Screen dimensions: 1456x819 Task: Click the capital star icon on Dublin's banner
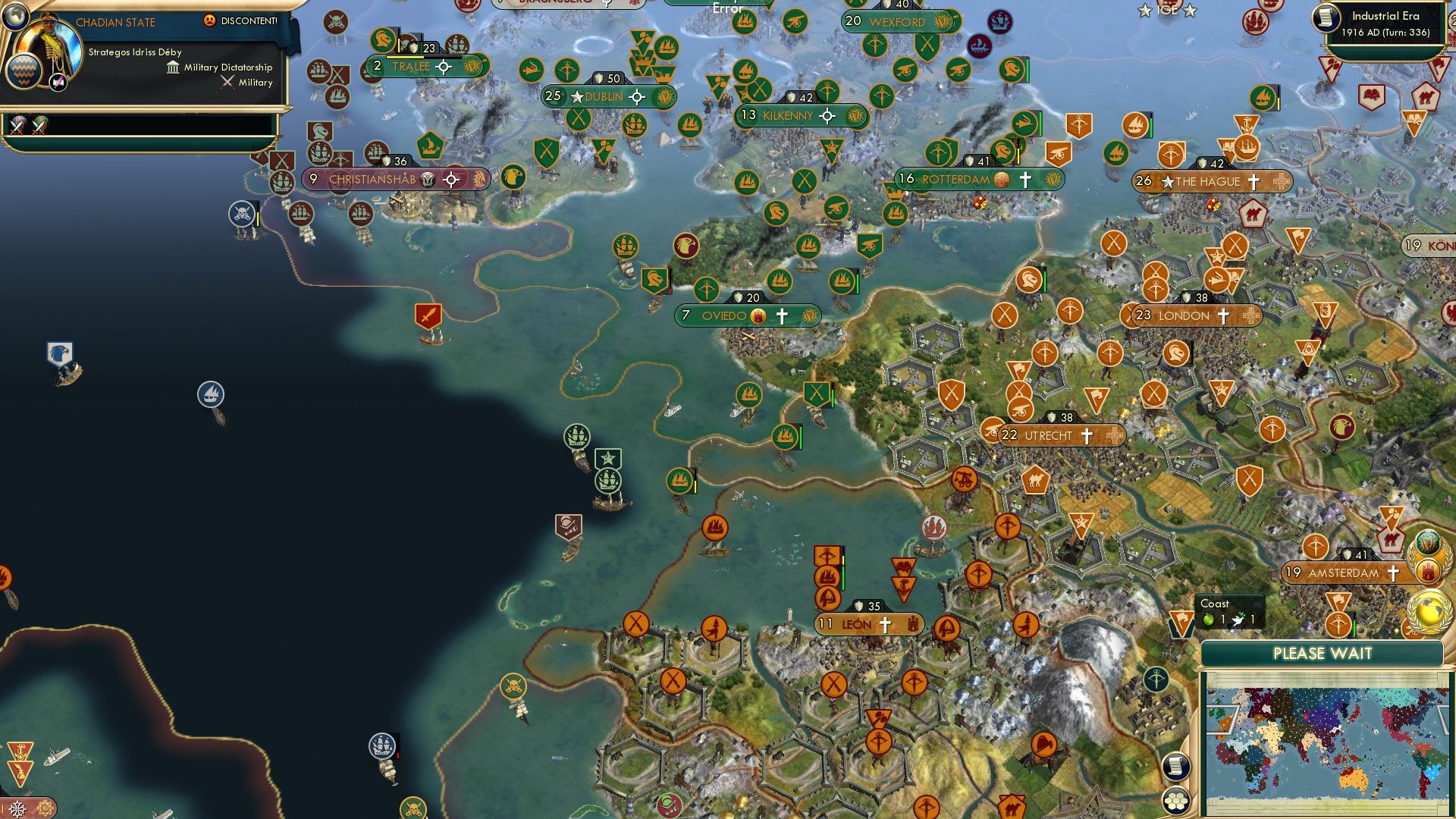578,97
